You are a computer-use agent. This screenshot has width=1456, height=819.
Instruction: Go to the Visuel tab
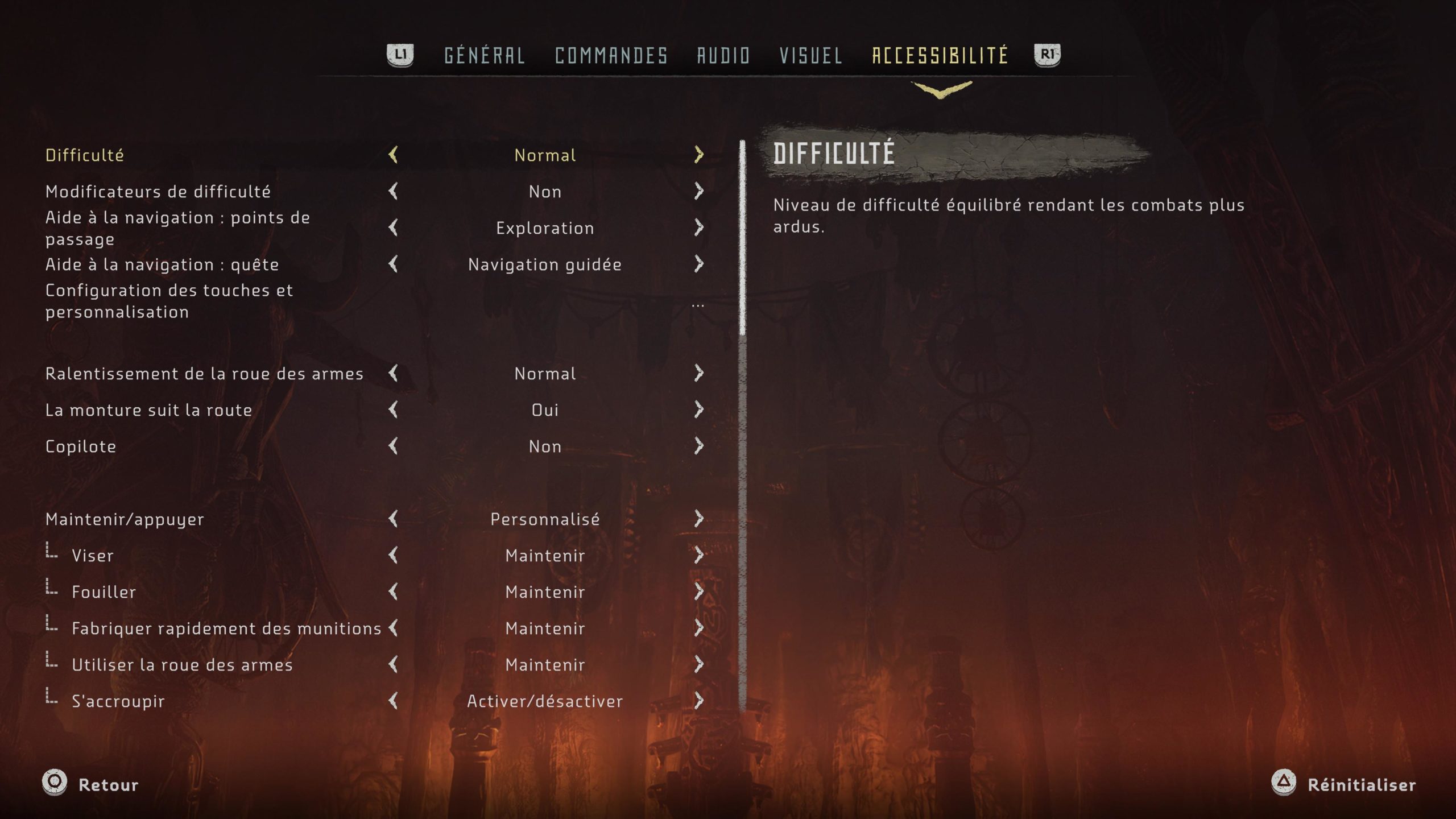coord(810,55)
